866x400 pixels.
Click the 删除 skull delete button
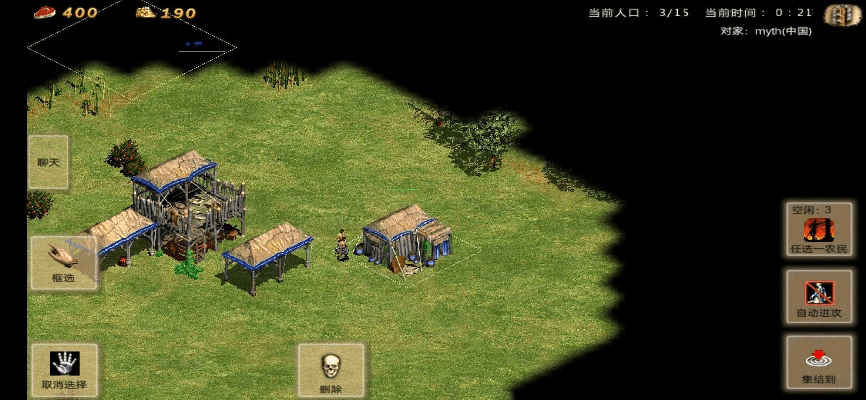pos(331,371)
